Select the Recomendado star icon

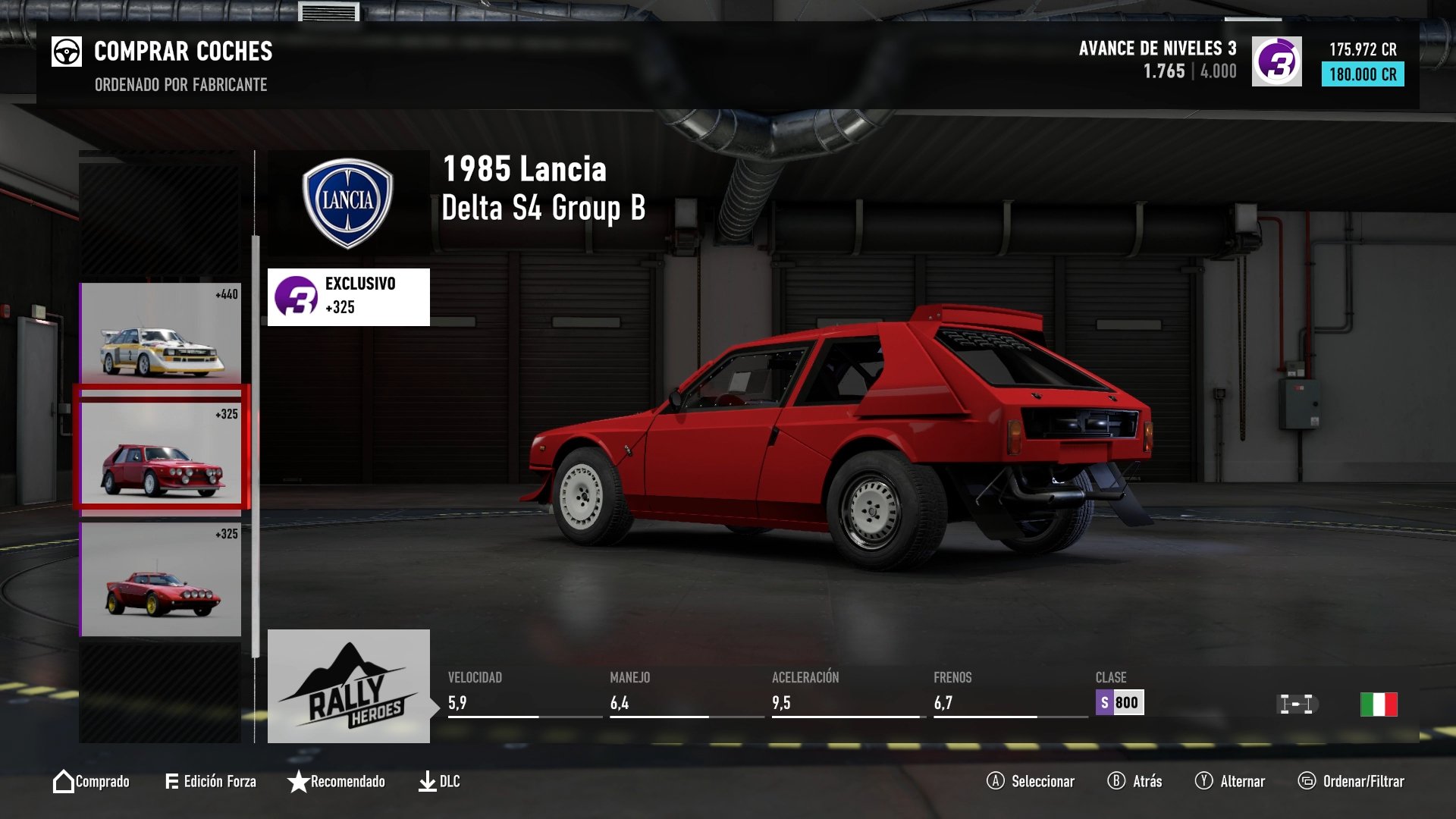[x=297, y=781]
